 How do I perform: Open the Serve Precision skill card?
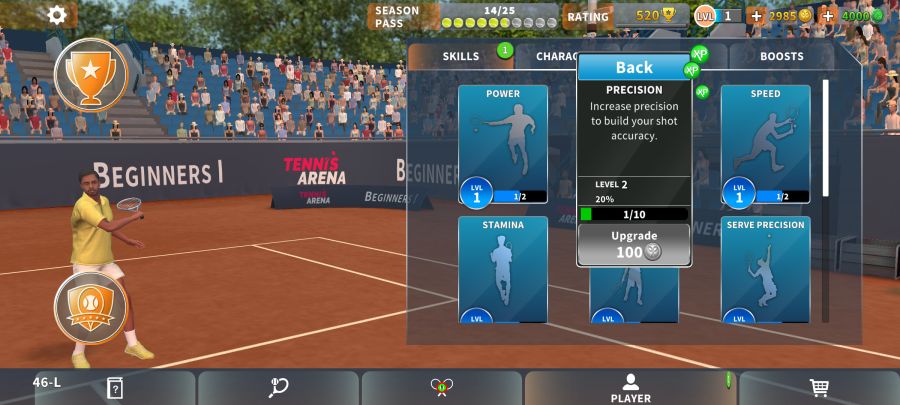click(765, 270)
